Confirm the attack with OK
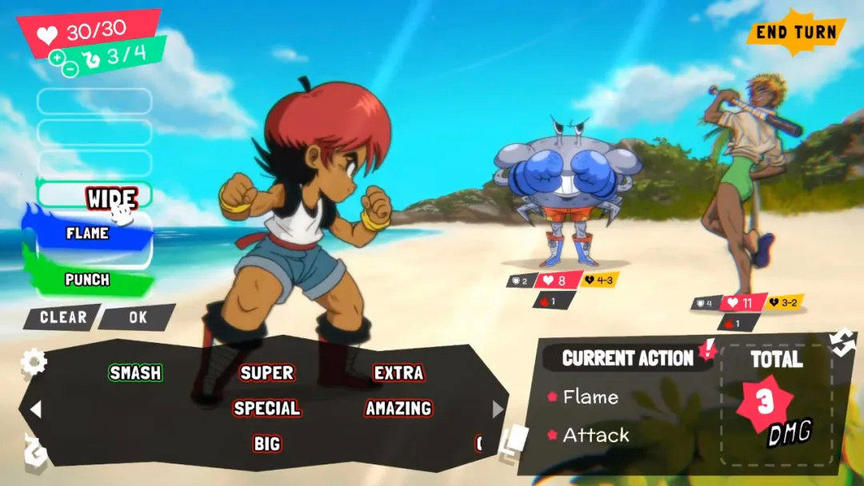This screenshot has height=486, width=864. pyautogui.click(x=137, y=317)
